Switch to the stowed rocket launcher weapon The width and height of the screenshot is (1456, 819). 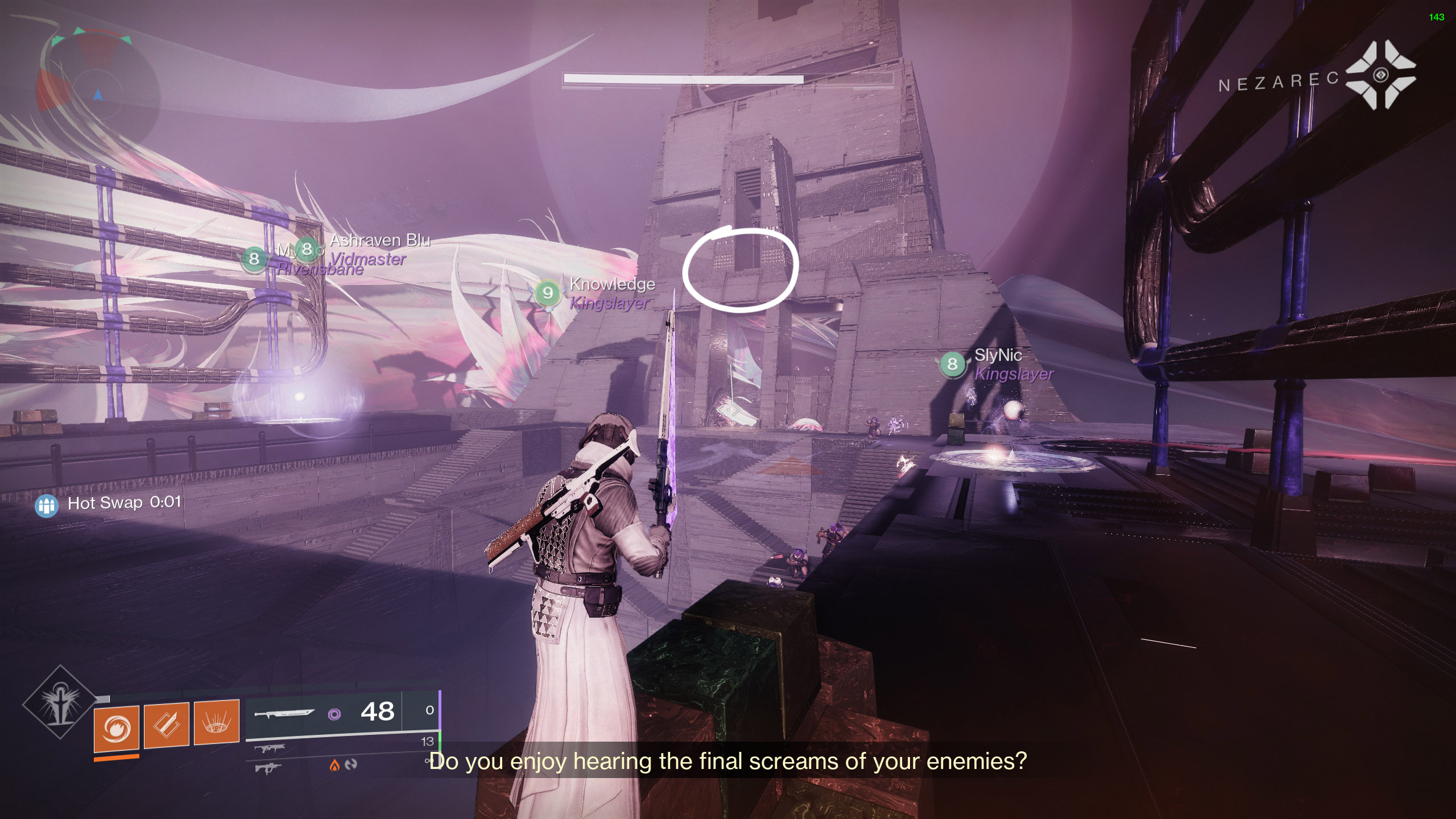click(x=268, y=748)
